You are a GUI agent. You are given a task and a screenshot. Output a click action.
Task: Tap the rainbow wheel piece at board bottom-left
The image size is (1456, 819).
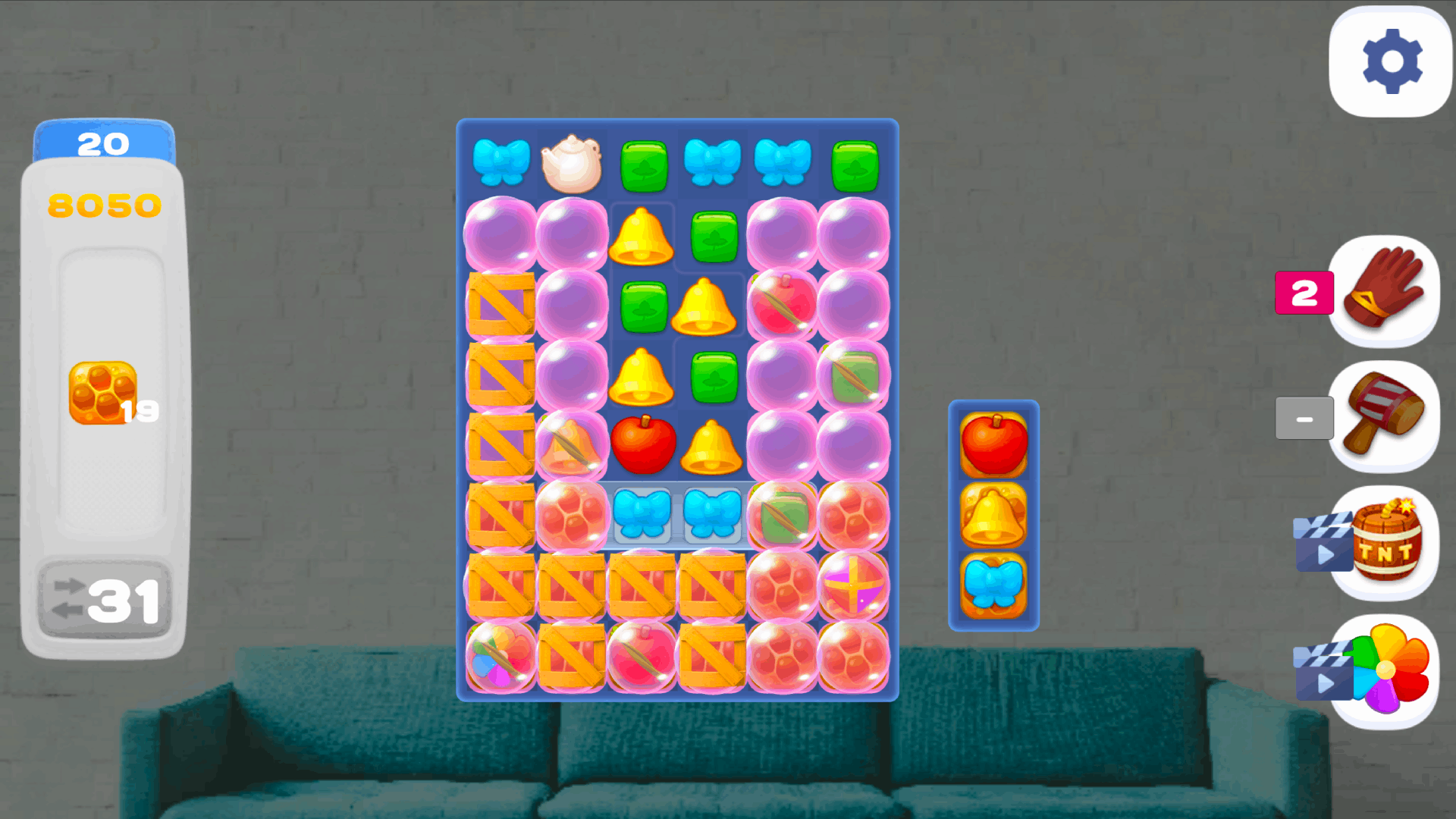tap(499, 658)
